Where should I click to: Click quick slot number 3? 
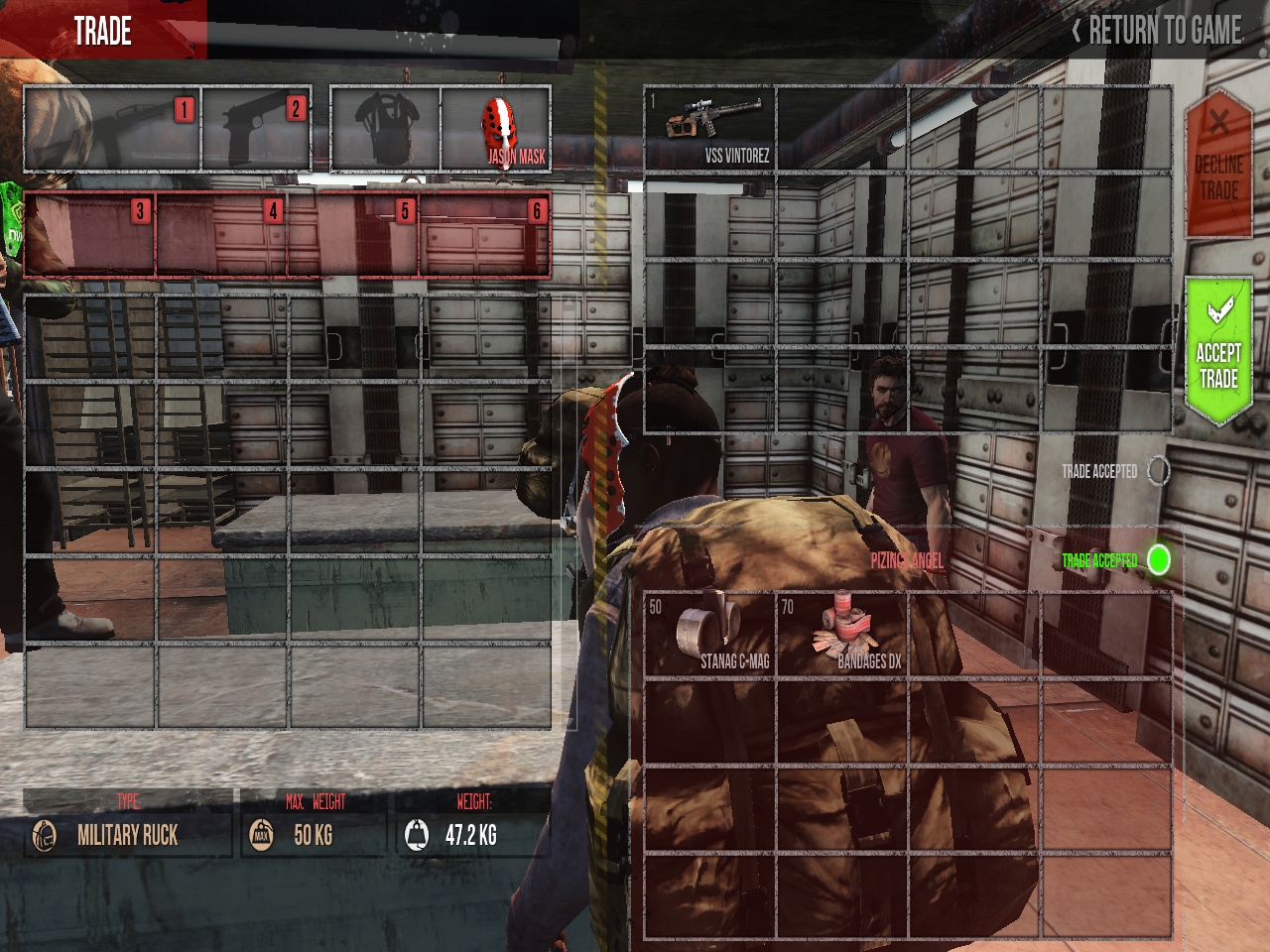(90, 235)
